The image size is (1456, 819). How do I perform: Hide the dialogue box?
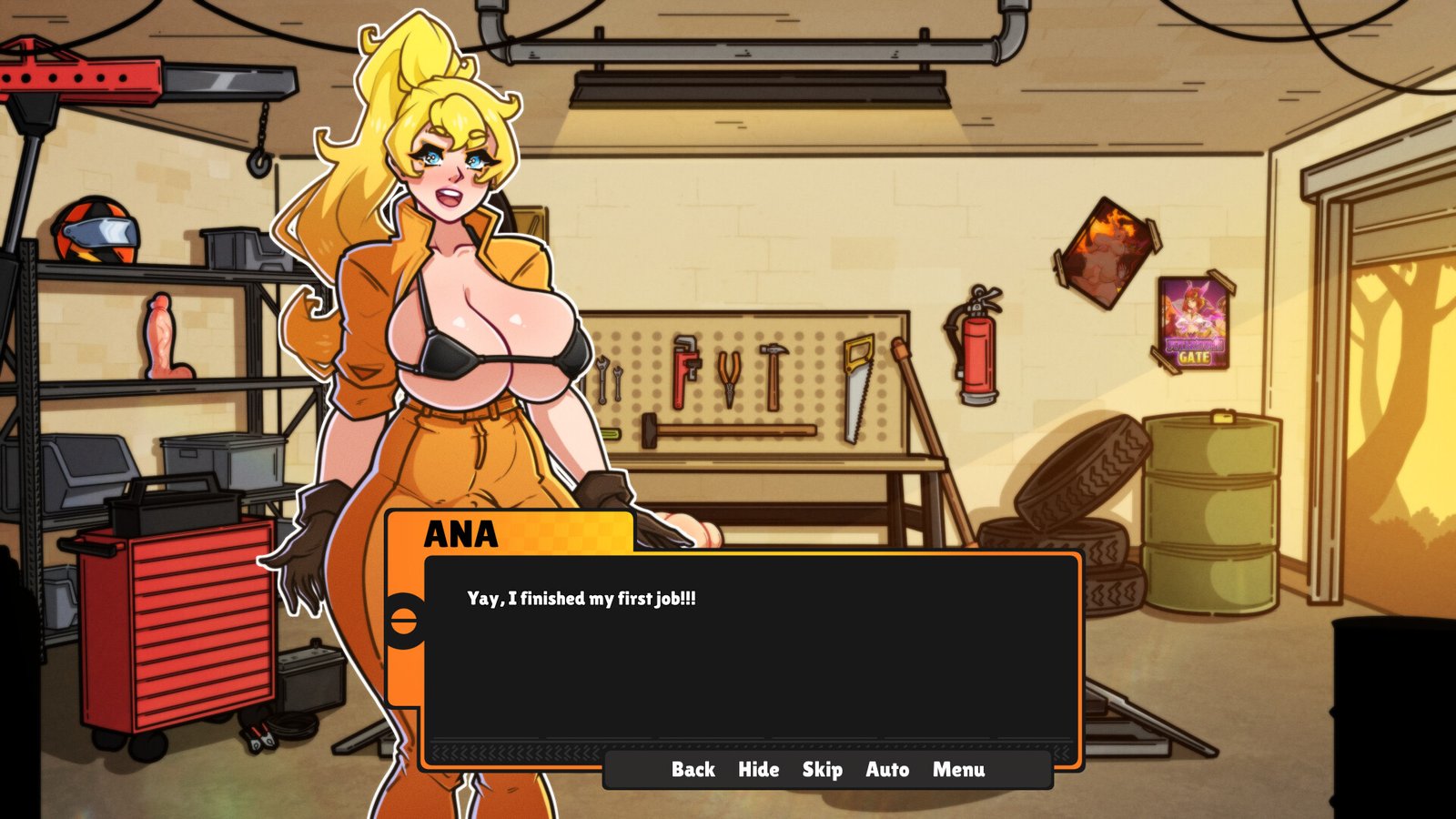point(758,770)
